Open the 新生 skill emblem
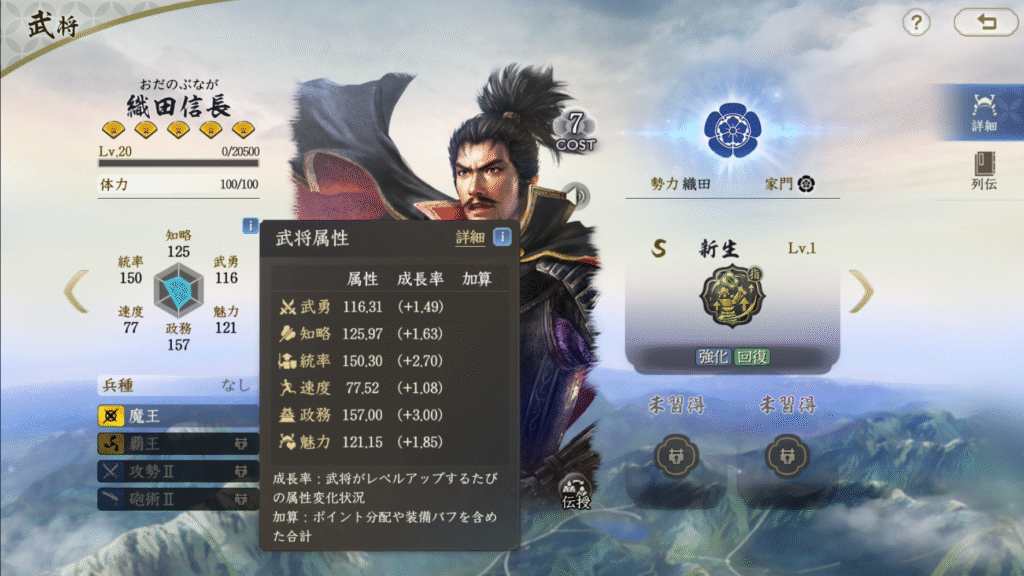This screenshot has width=1024, height=576. pos(731,298)
